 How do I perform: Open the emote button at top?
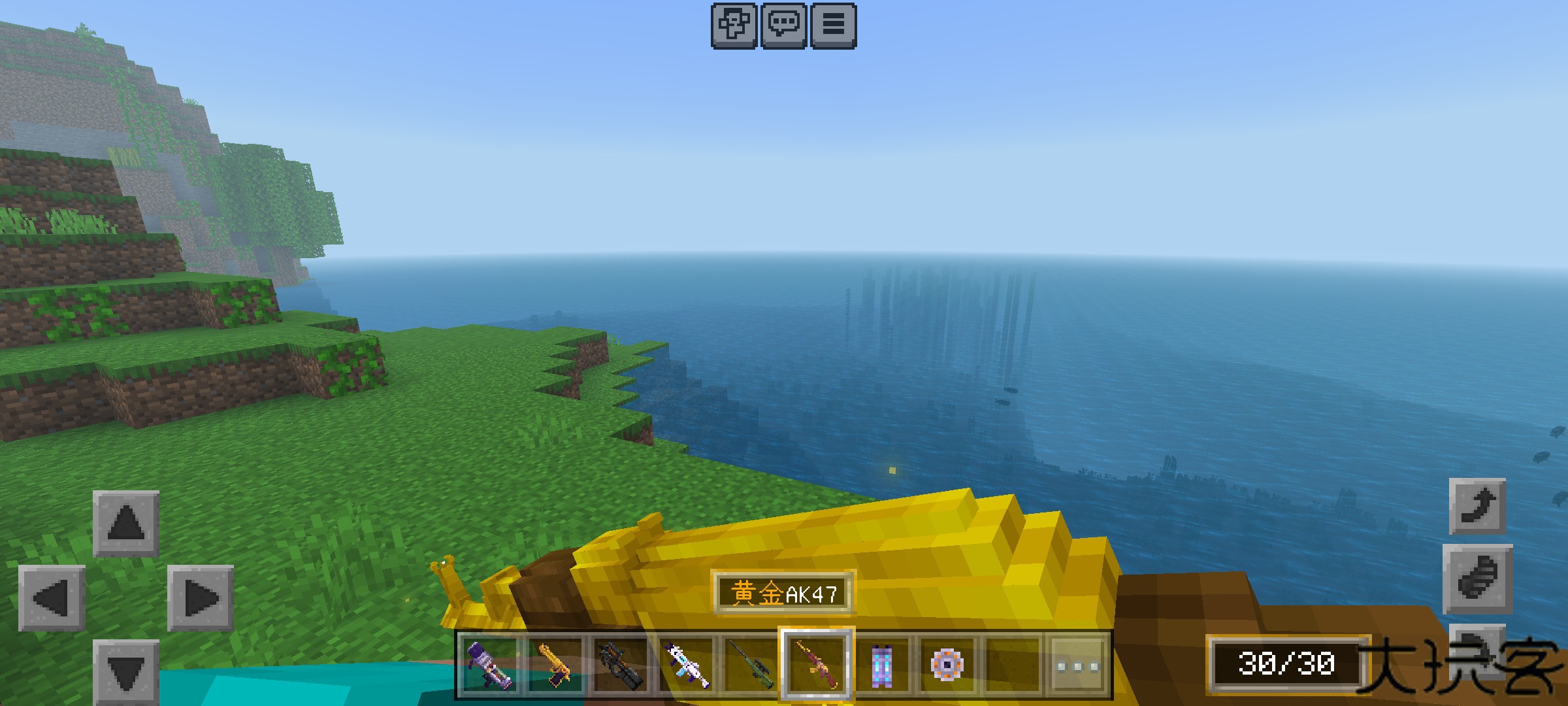pyautogui.click(x=734, y=25)
